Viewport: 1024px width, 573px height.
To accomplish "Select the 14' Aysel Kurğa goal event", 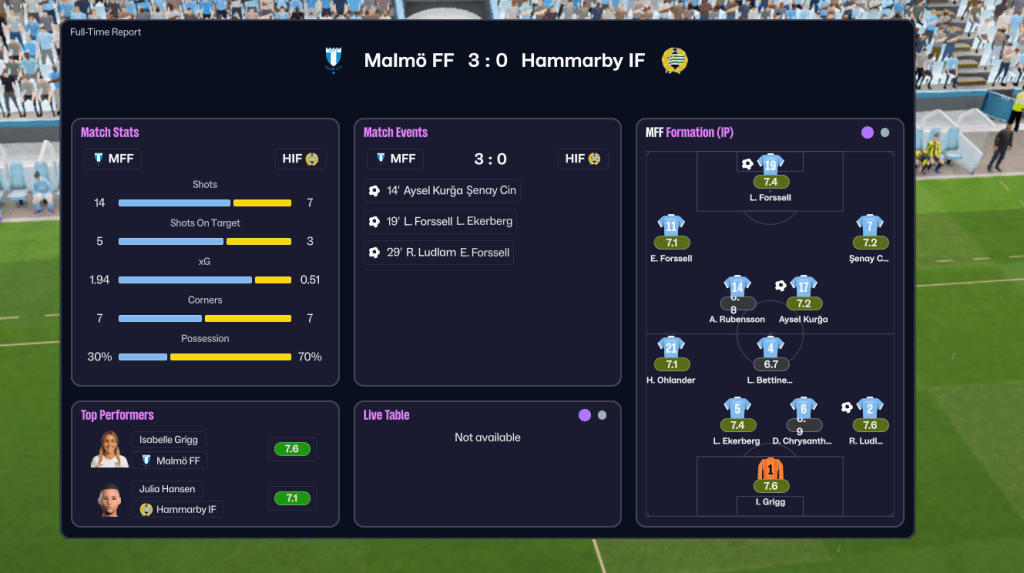I will (x=442, y=190).
